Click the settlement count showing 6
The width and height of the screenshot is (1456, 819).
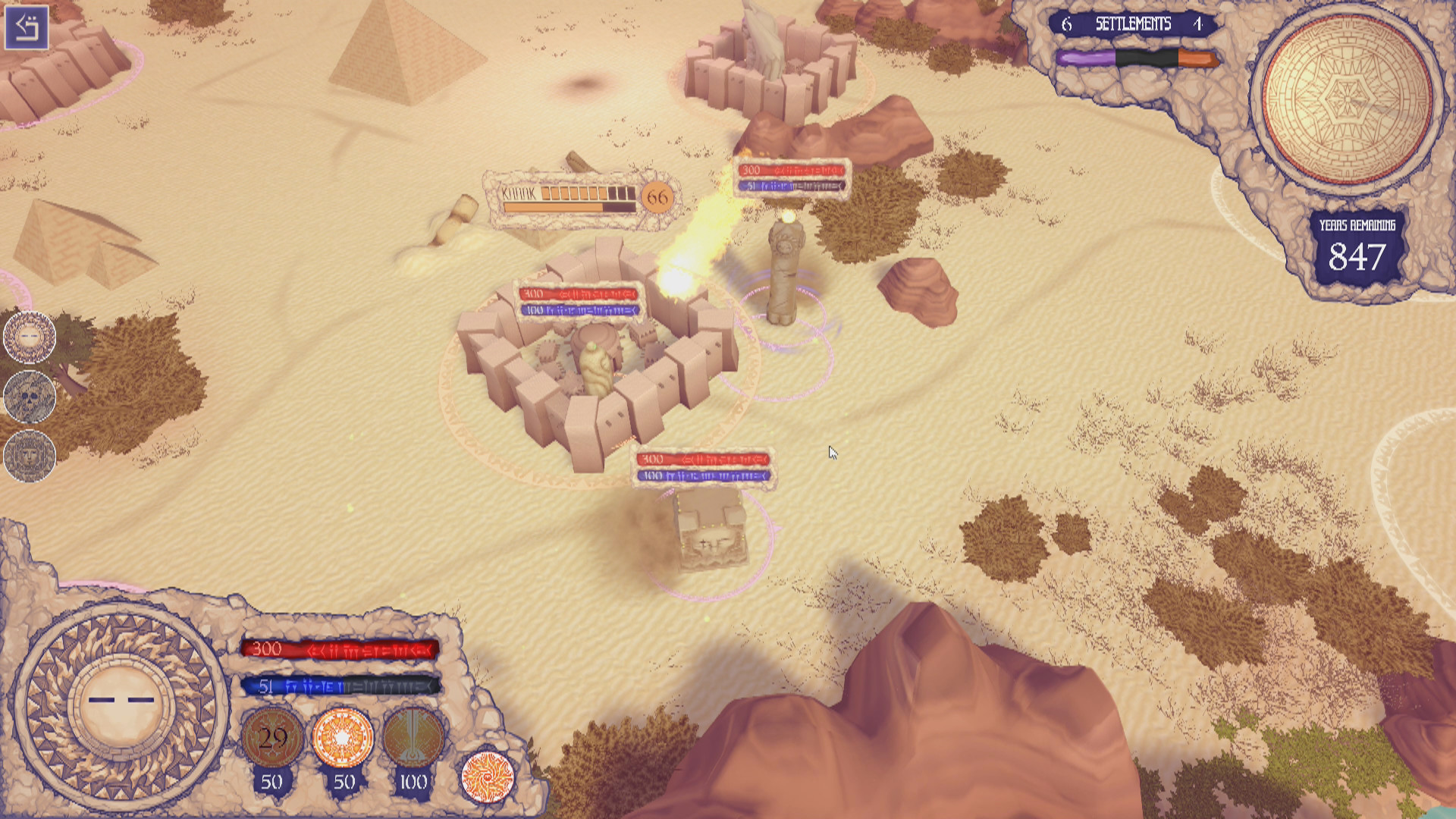[1068, 24]
